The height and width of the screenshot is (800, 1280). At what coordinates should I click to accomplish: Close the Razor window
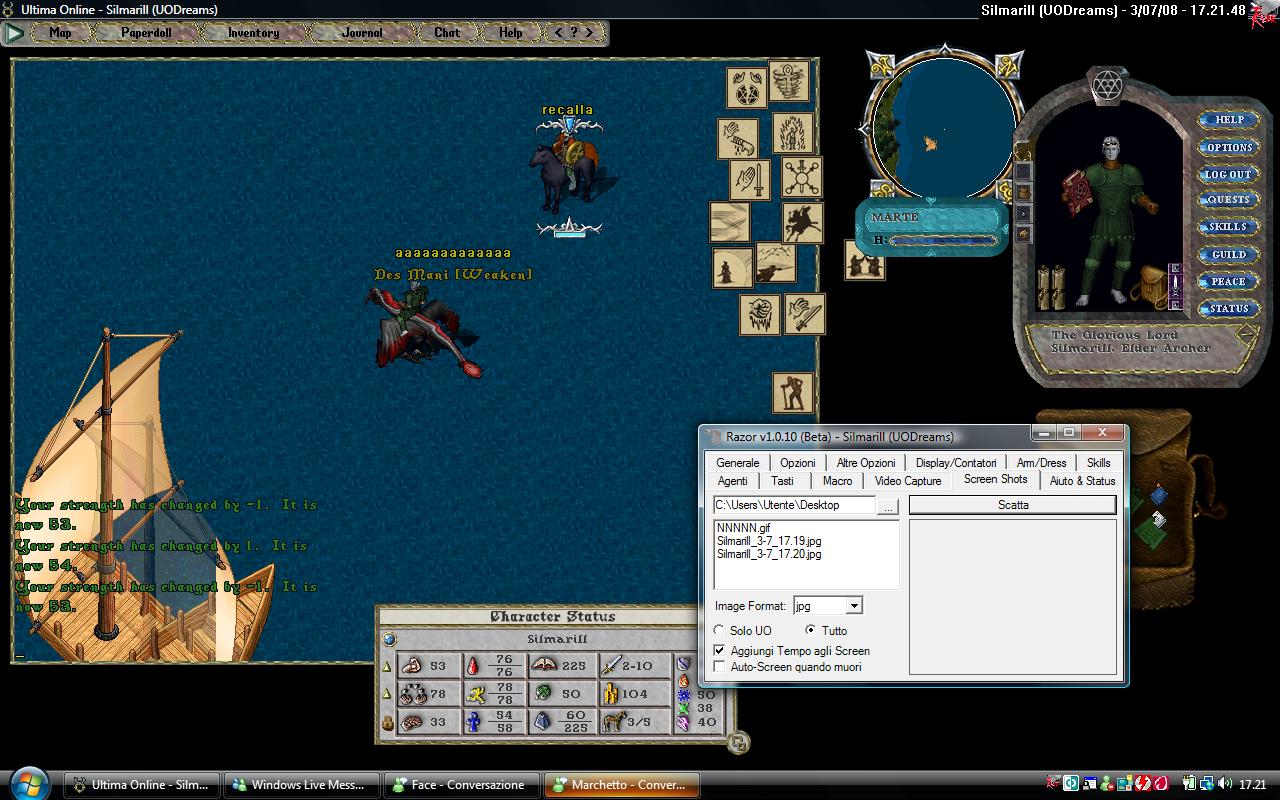(x=1102, y=433)
